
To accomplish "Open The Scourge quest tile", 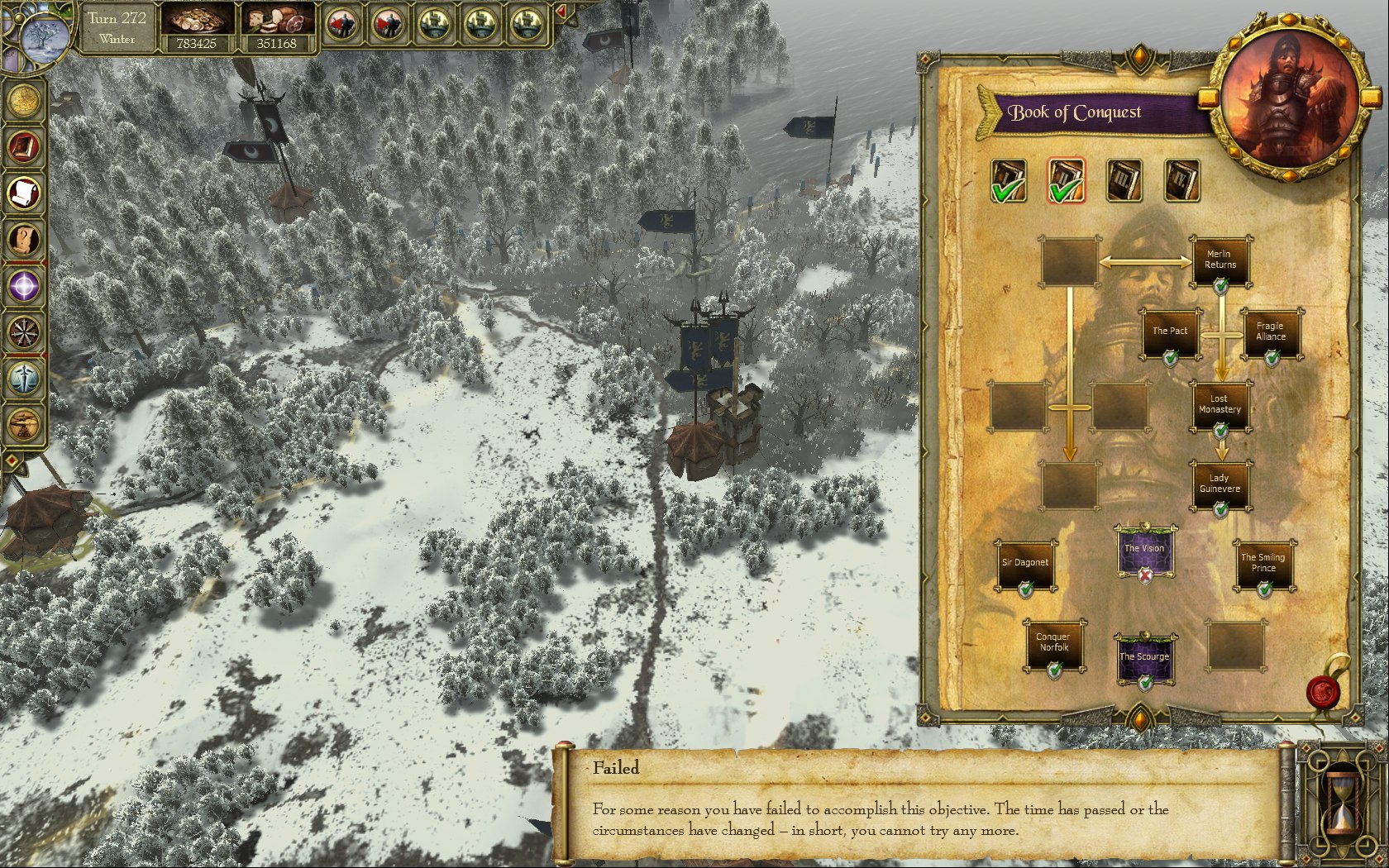I will pyautogui.click(x=1144, y=658).
